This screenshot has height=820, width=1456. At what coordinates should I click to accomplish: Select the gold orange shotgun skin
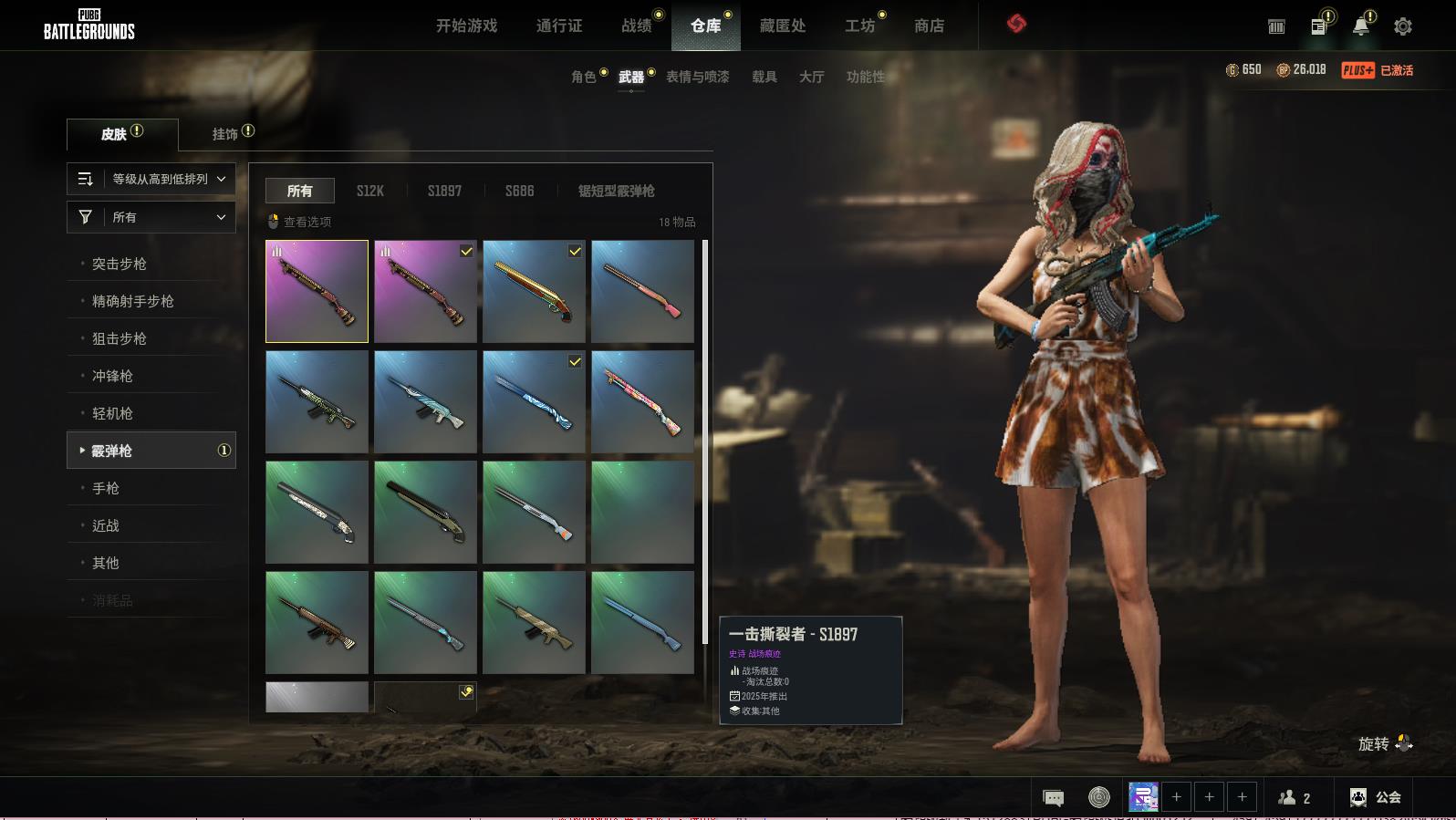534,291
